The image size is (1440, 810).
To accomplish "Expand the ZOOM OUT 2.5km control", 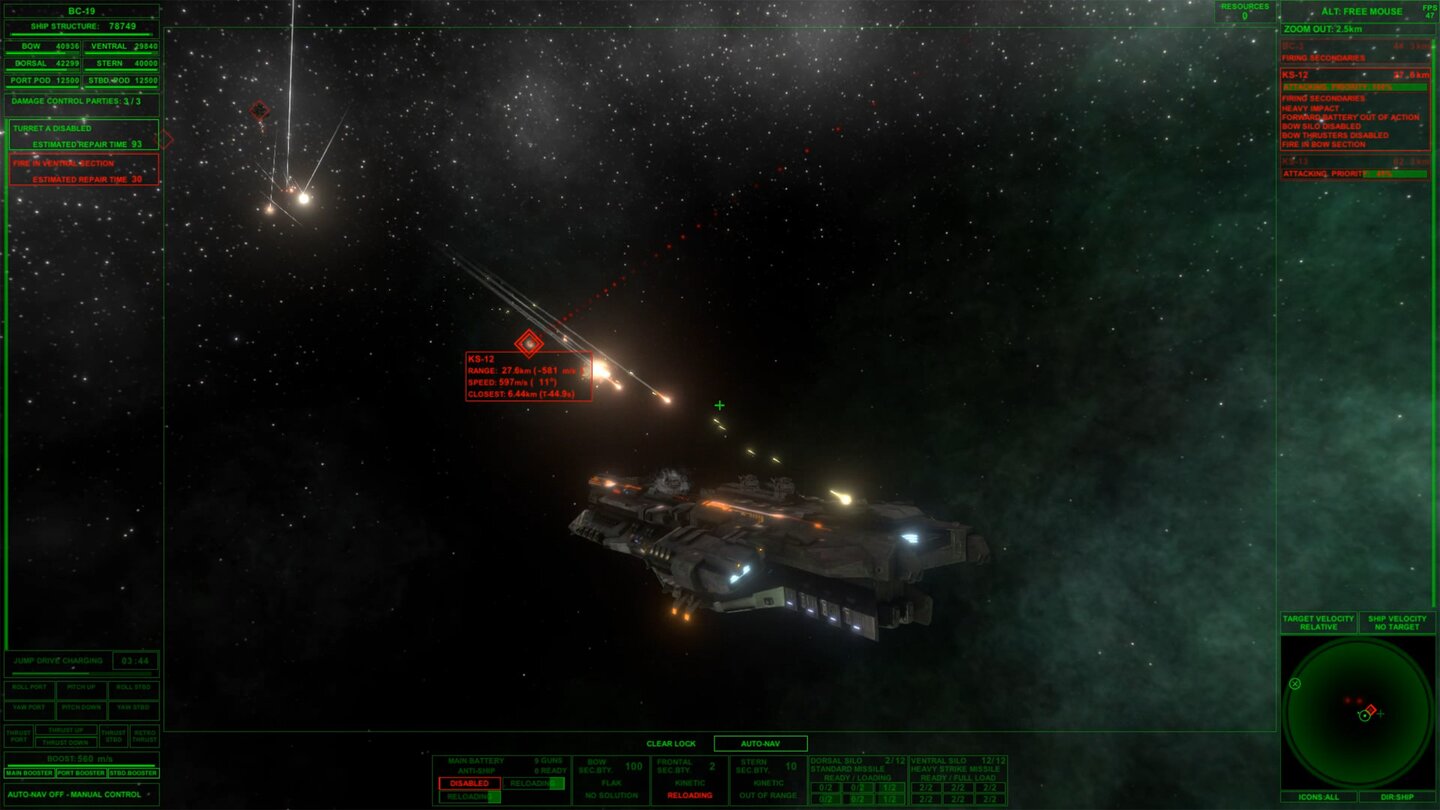I will pyautogui.click(x=1355, y=30).
